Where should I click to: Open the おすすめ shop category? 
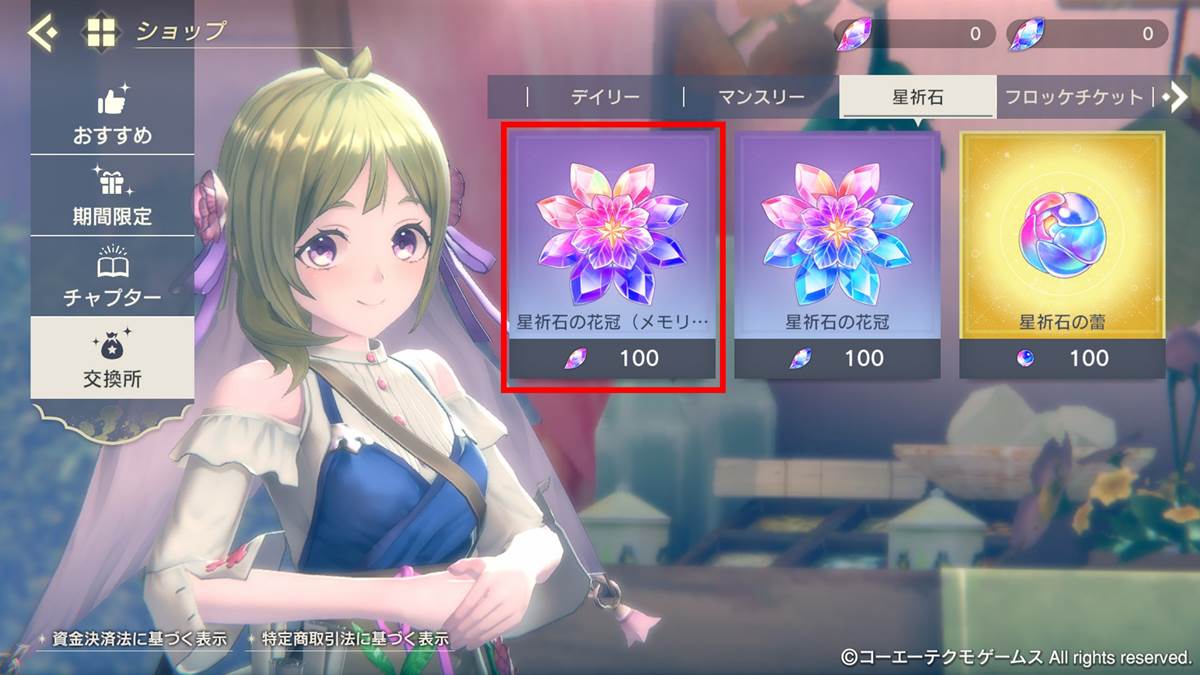pos(112,116)
